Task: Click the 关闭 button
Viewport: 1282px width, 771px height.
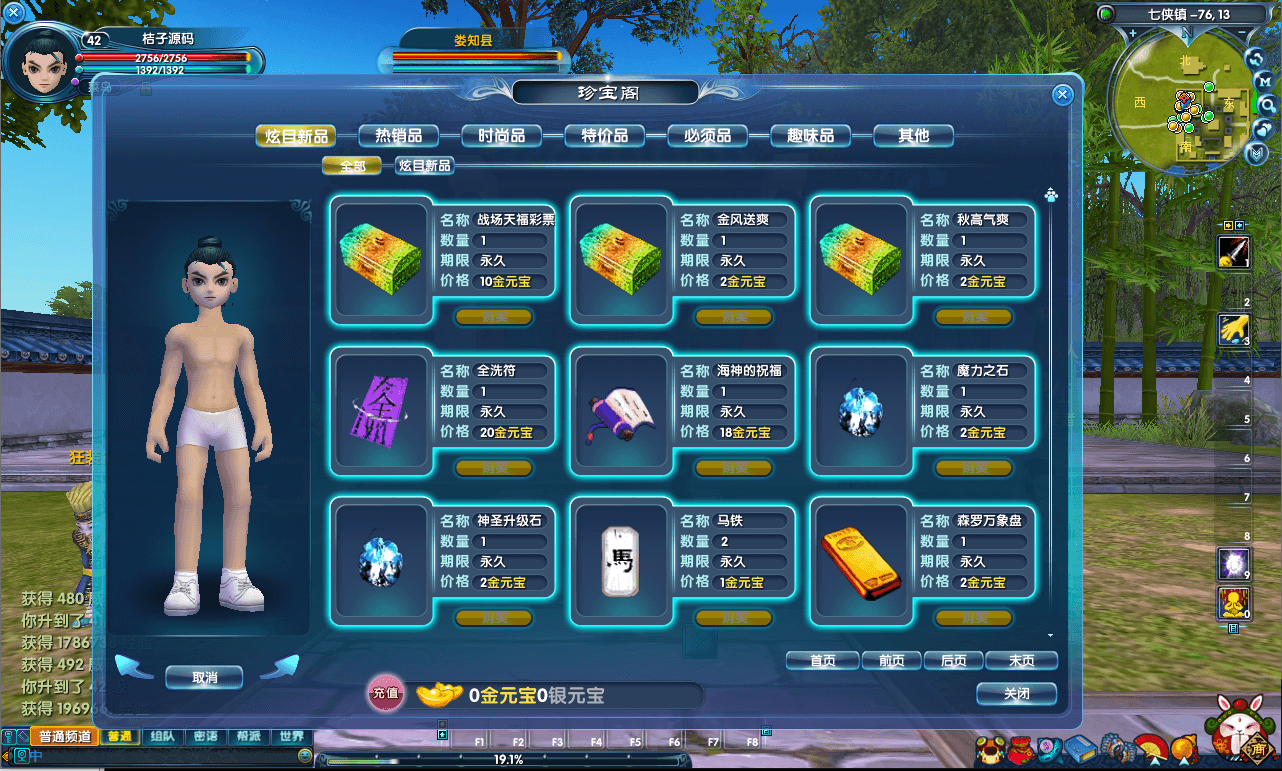Action: click(x=1016, y=694)
